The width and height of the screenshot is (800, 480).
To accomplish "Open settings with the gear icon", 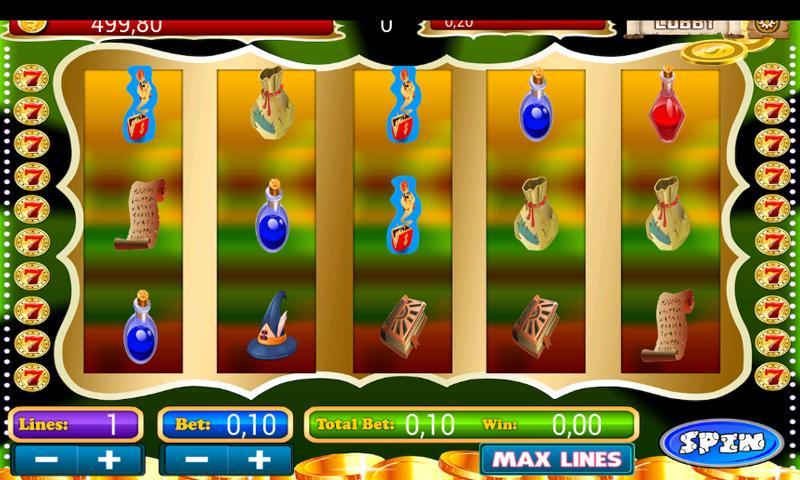I will [765, 25].
